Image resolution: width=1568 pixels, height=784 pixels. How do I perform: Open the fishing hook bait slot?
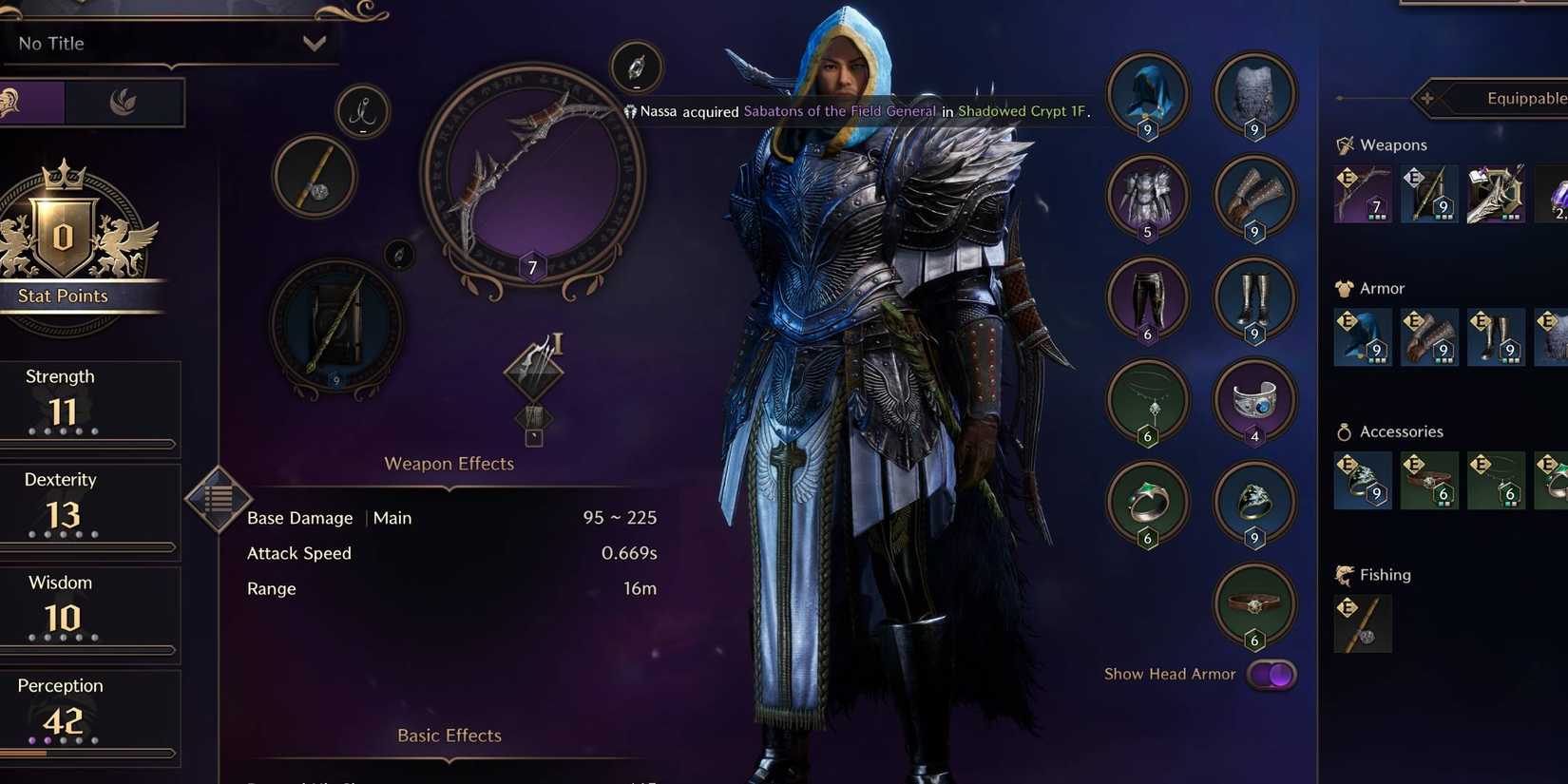point(362,112)
